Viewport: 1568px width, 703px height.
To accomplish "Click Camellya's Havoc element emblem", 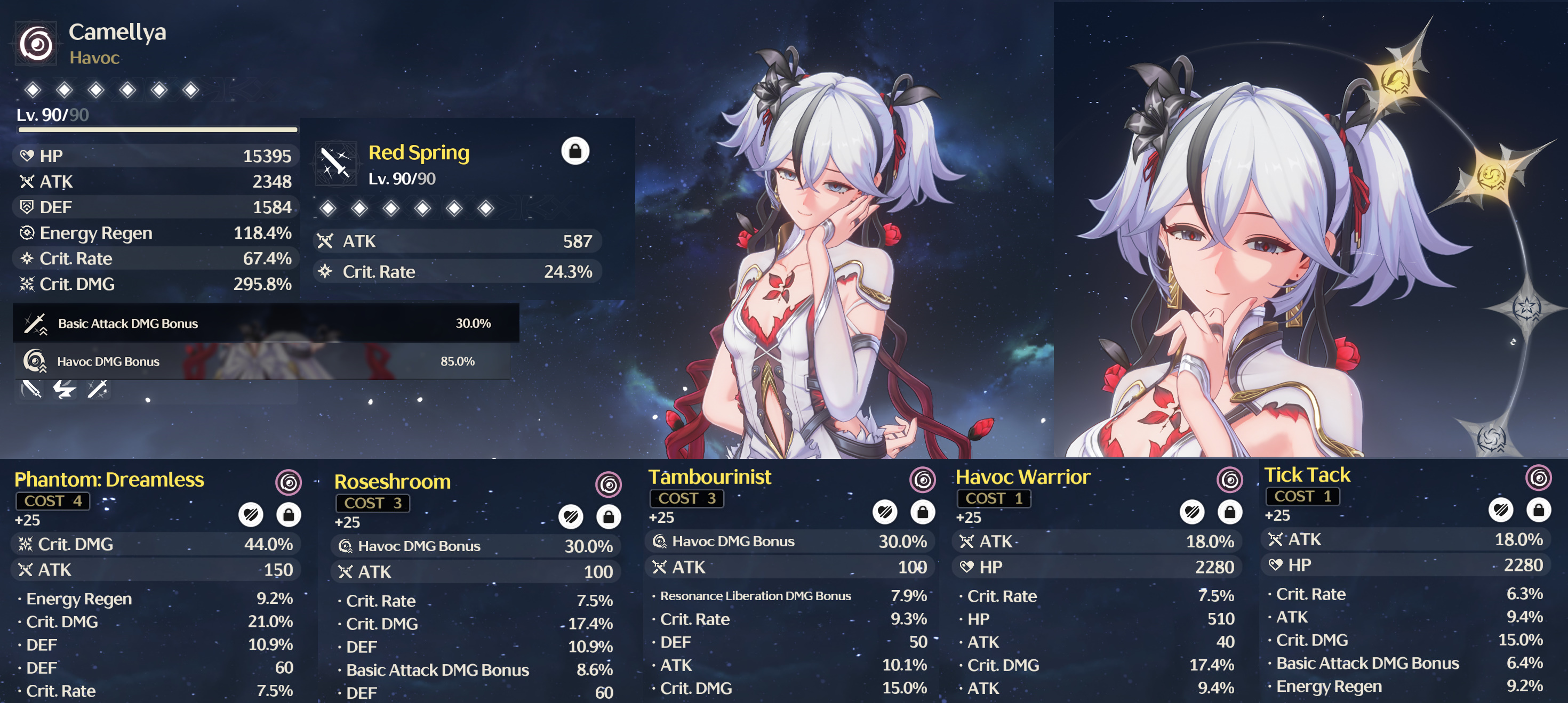I will click(36, 44).
